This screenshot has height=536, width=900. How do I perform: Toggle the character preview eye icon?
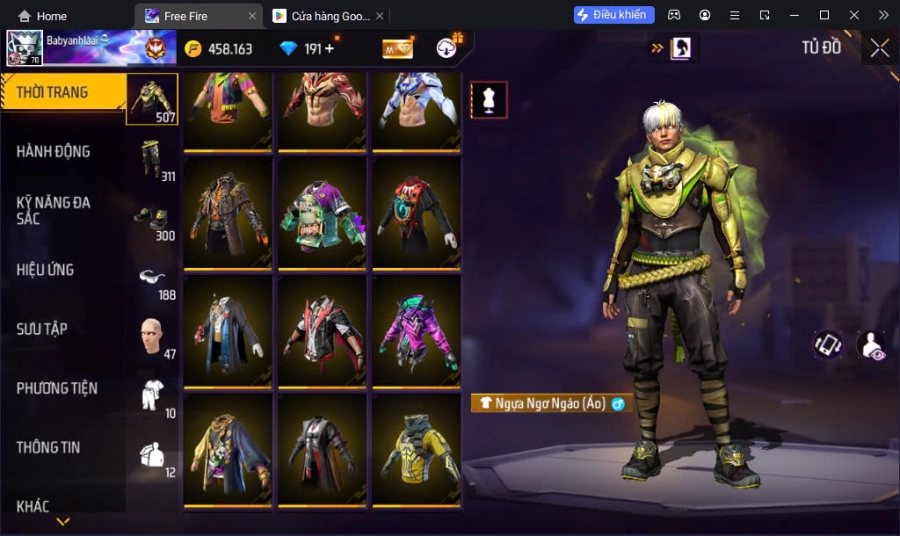(x=871, y=345)
